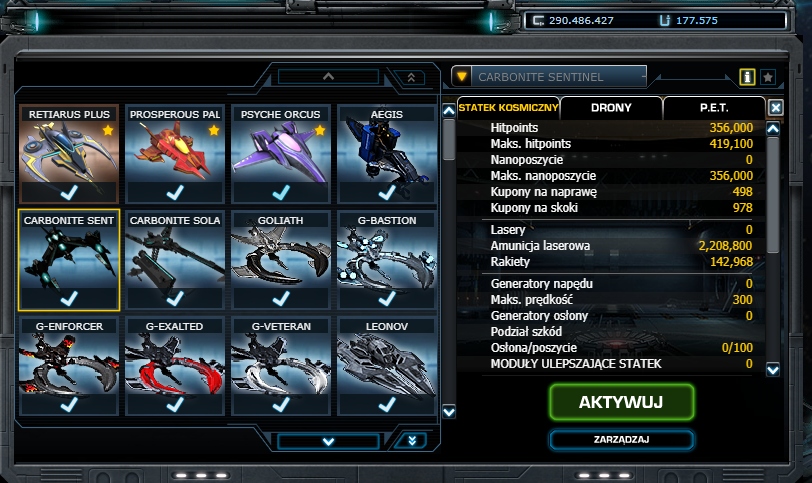The width and height of the screenshot is (812, 483).
Task: Show ship info with the i icon
Action: tap(746, 77)
